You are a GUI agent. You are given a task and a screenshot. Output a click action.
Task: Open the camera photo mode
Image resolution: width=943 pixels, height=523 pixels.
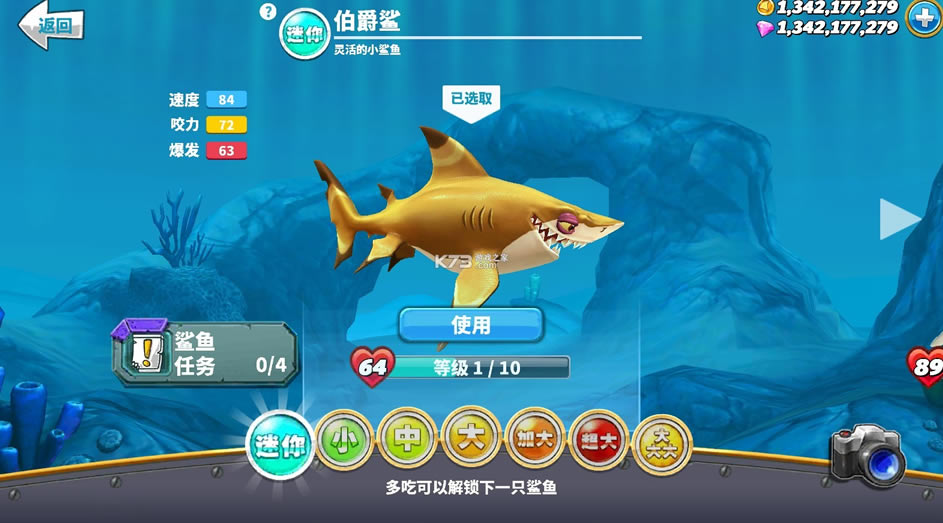[868, 456]
